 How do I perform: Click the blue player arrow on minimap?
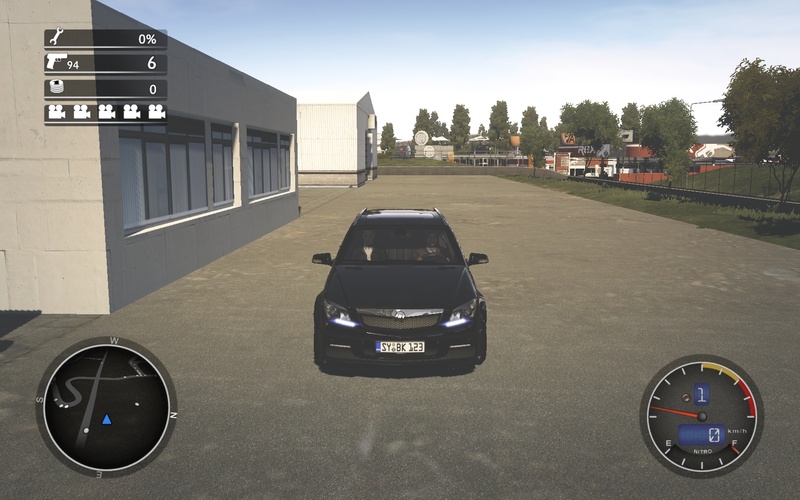[x=106, y=419]
